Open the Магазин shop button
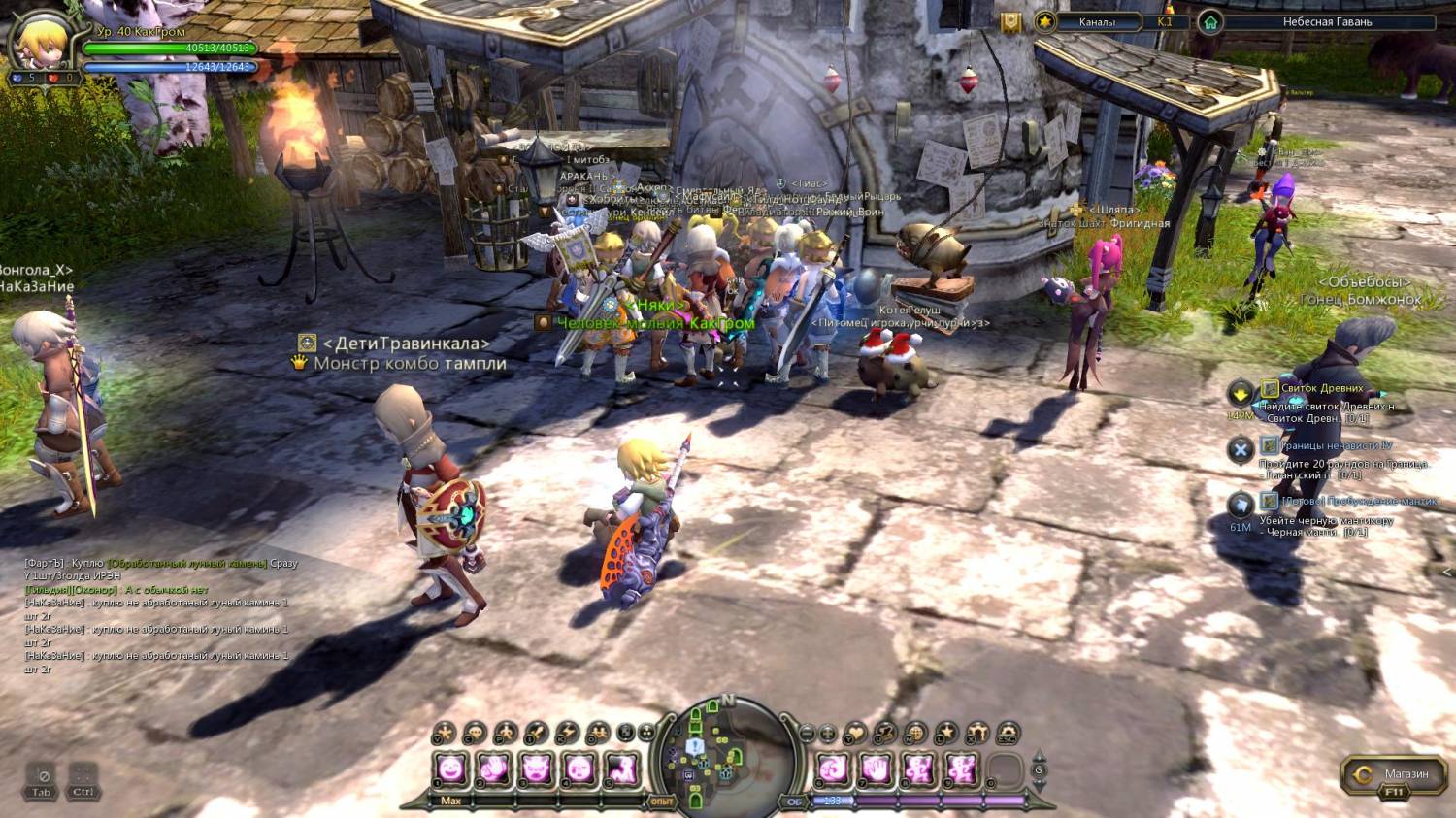 coord(1394,774)
